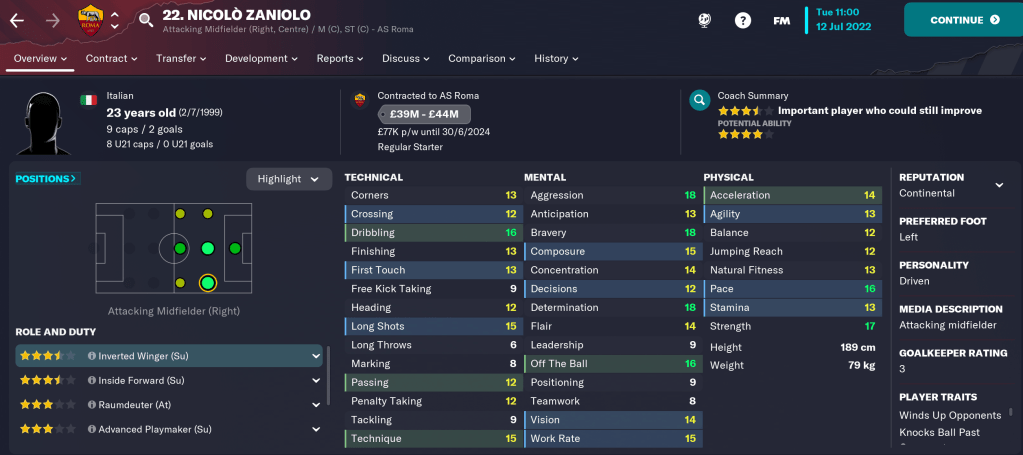Expand the Positions panel link
The height and width of the screenshot is (455, 1023).
point(47,179)
